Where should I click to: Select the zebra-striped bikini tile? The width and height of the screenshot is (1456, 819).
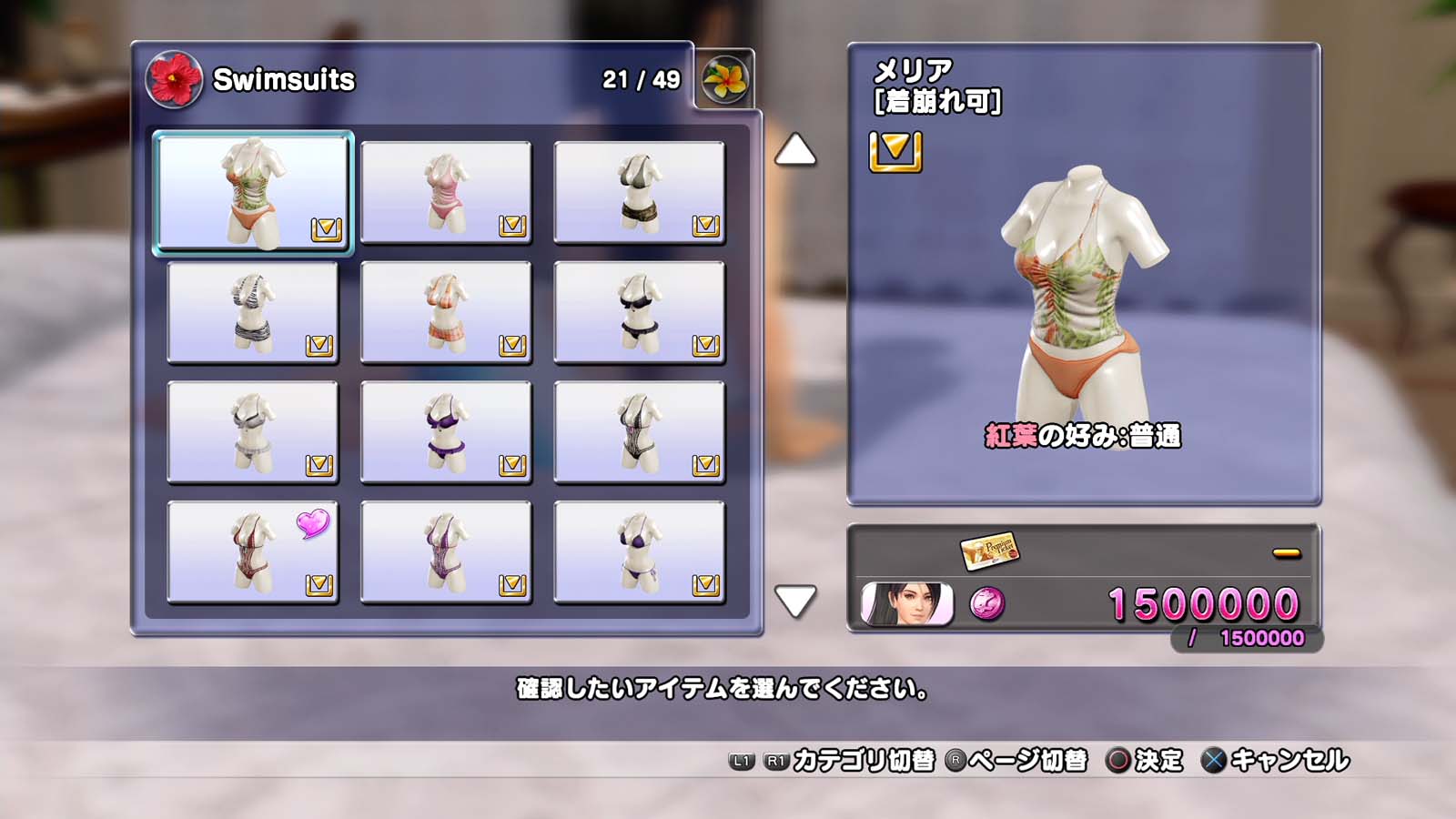[x=253, y=312]
